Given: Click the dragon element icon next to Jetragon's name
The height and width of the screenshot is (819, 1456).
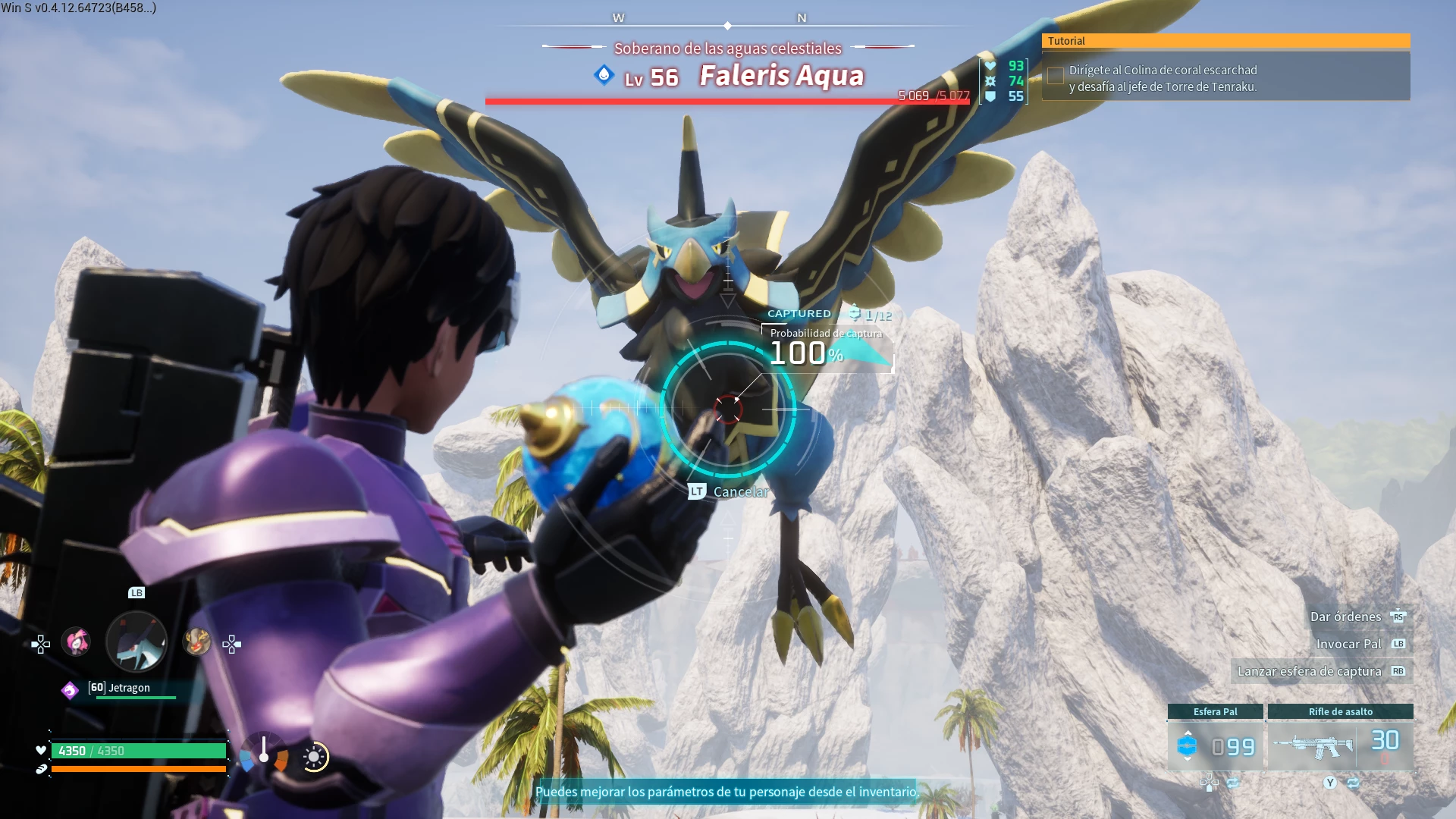Looking at the screenshot, I should pos(69,689).
